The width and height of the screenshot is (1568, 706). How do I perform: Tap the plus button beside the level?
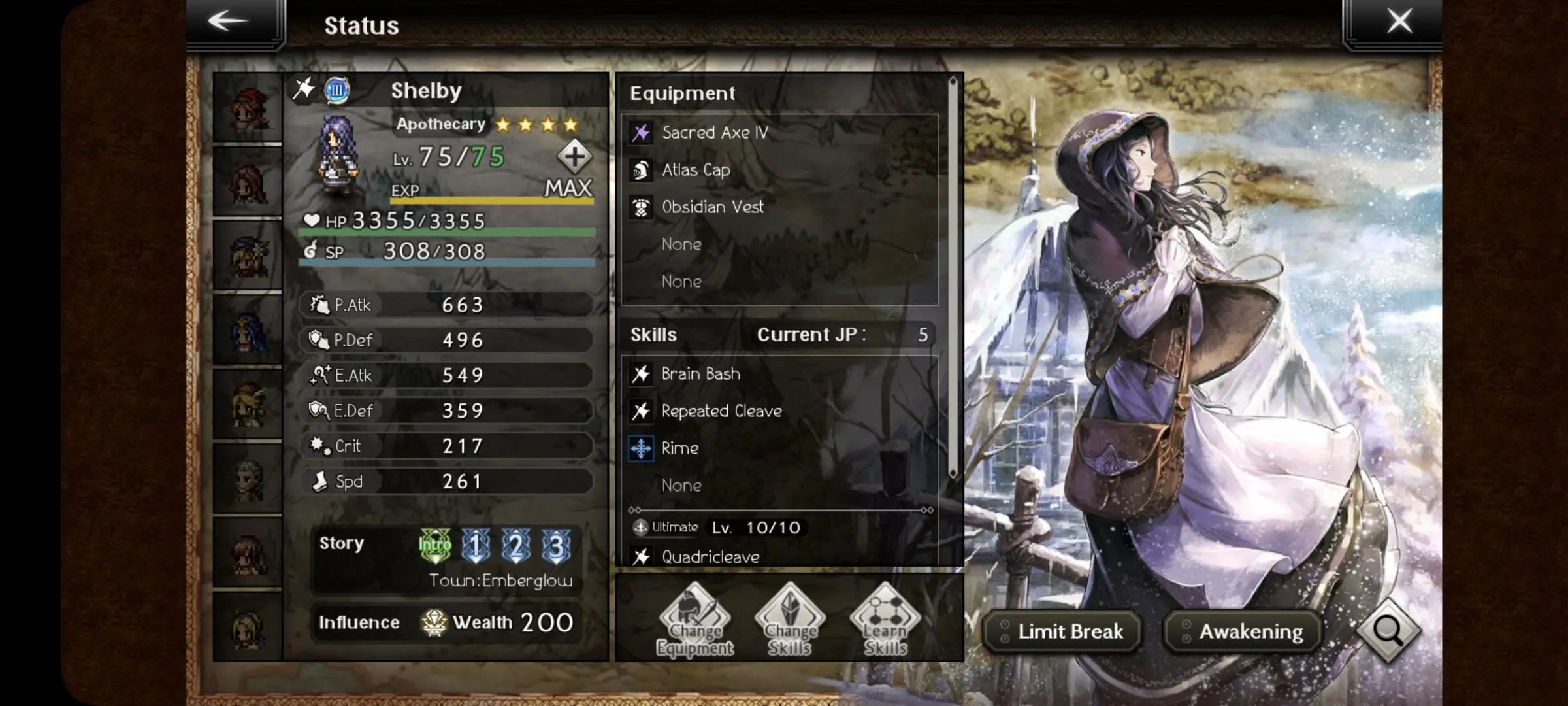click(x=574, y=157)
